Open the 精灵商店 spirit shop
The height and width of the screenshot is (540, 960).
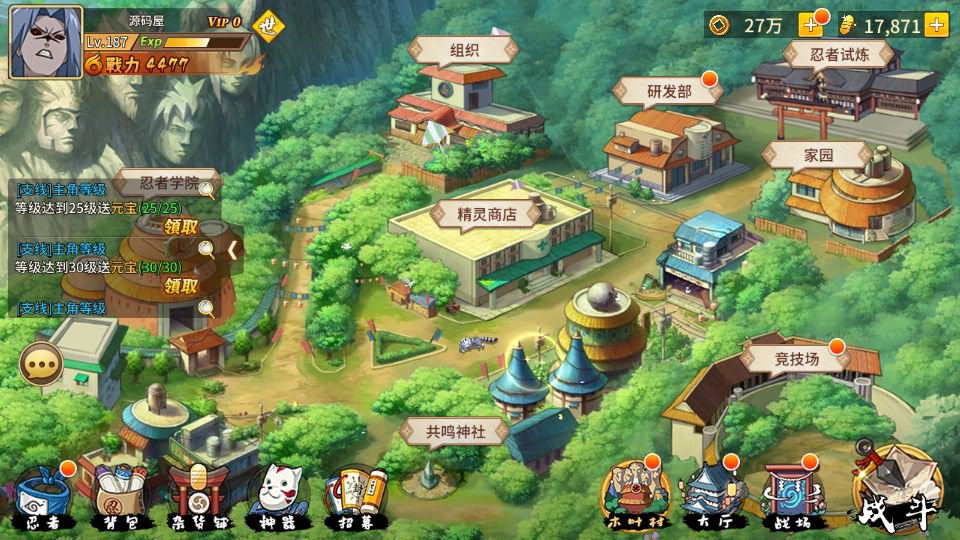click(487, 213)
